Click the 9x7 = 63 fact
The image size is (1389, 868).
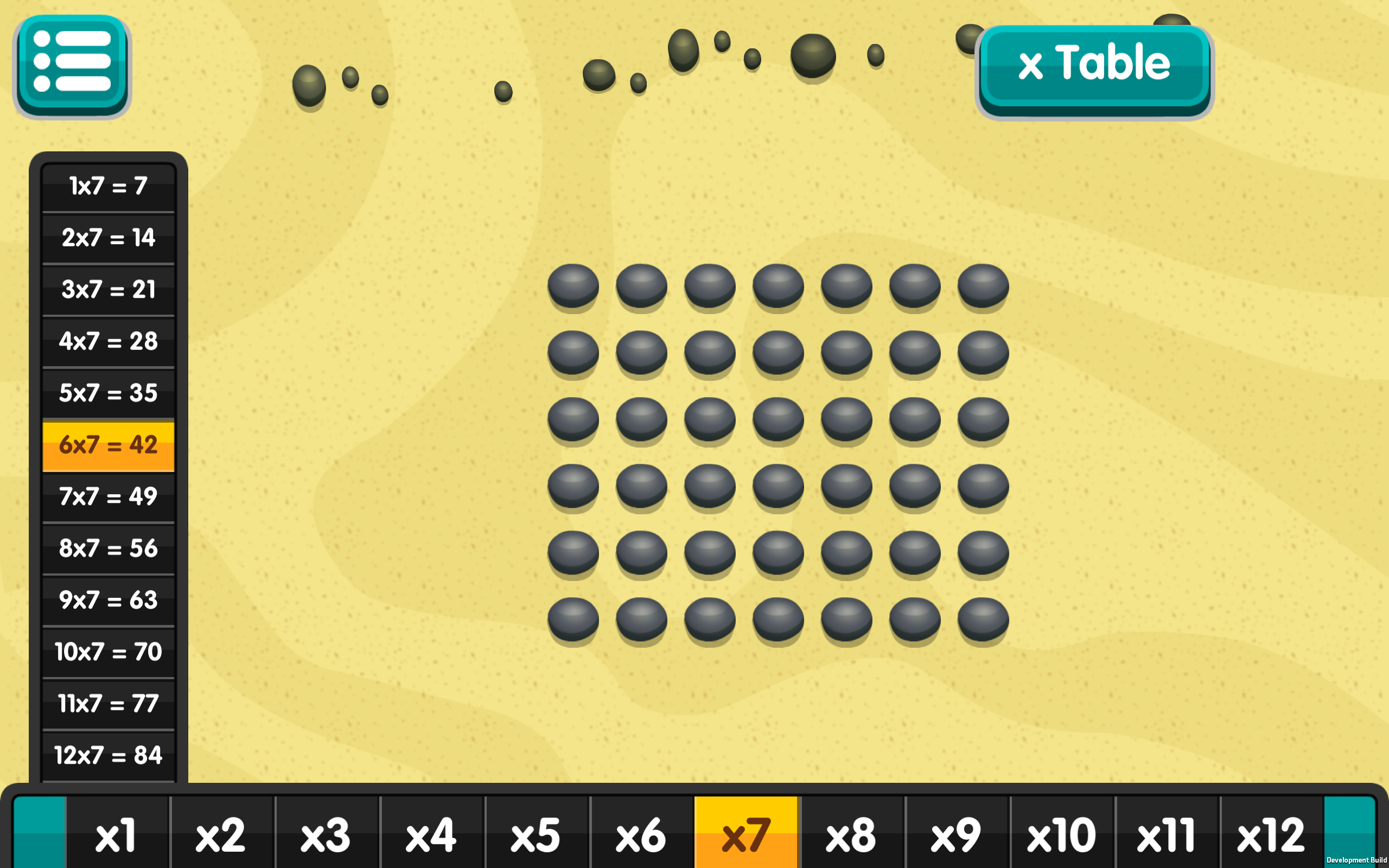pyautogui.click(x=108, y=600)
